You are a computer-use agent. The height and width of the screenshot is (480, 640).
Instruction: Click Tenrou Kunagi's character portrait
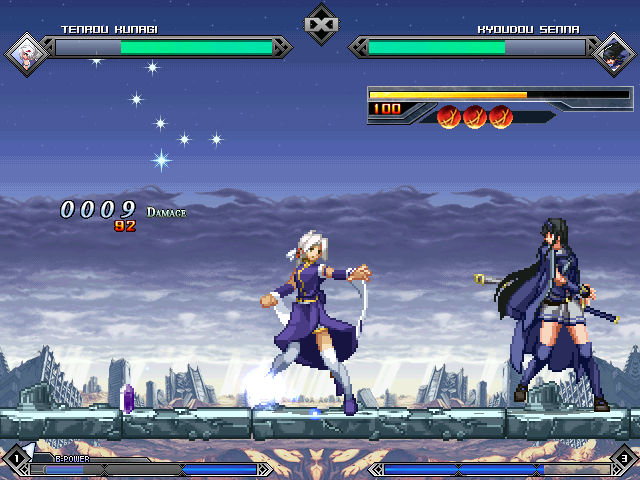point(25,53)
